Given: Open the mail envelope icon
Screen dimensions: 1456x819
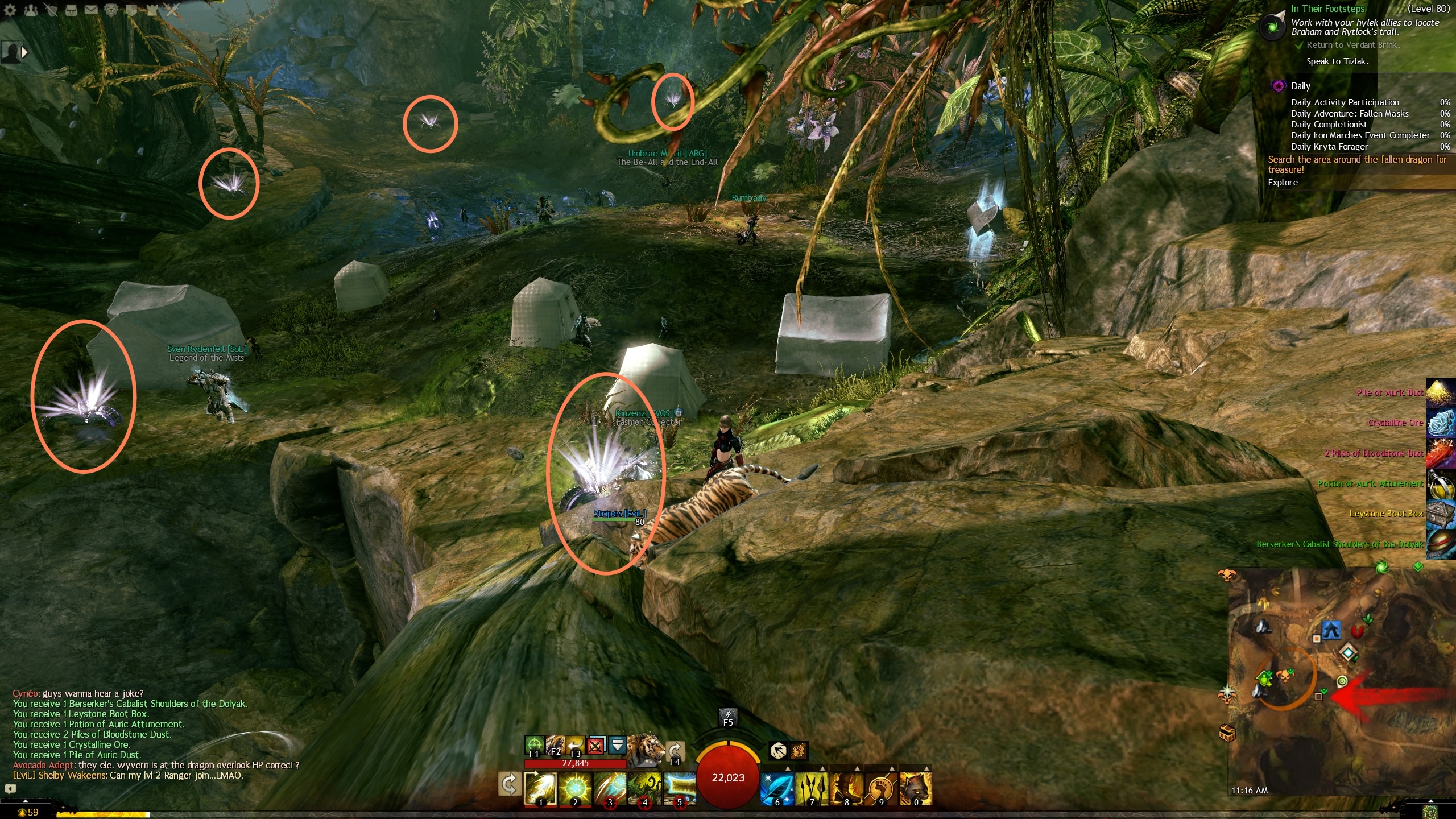Looking at the screenshot, I should [x=91, y=10].
